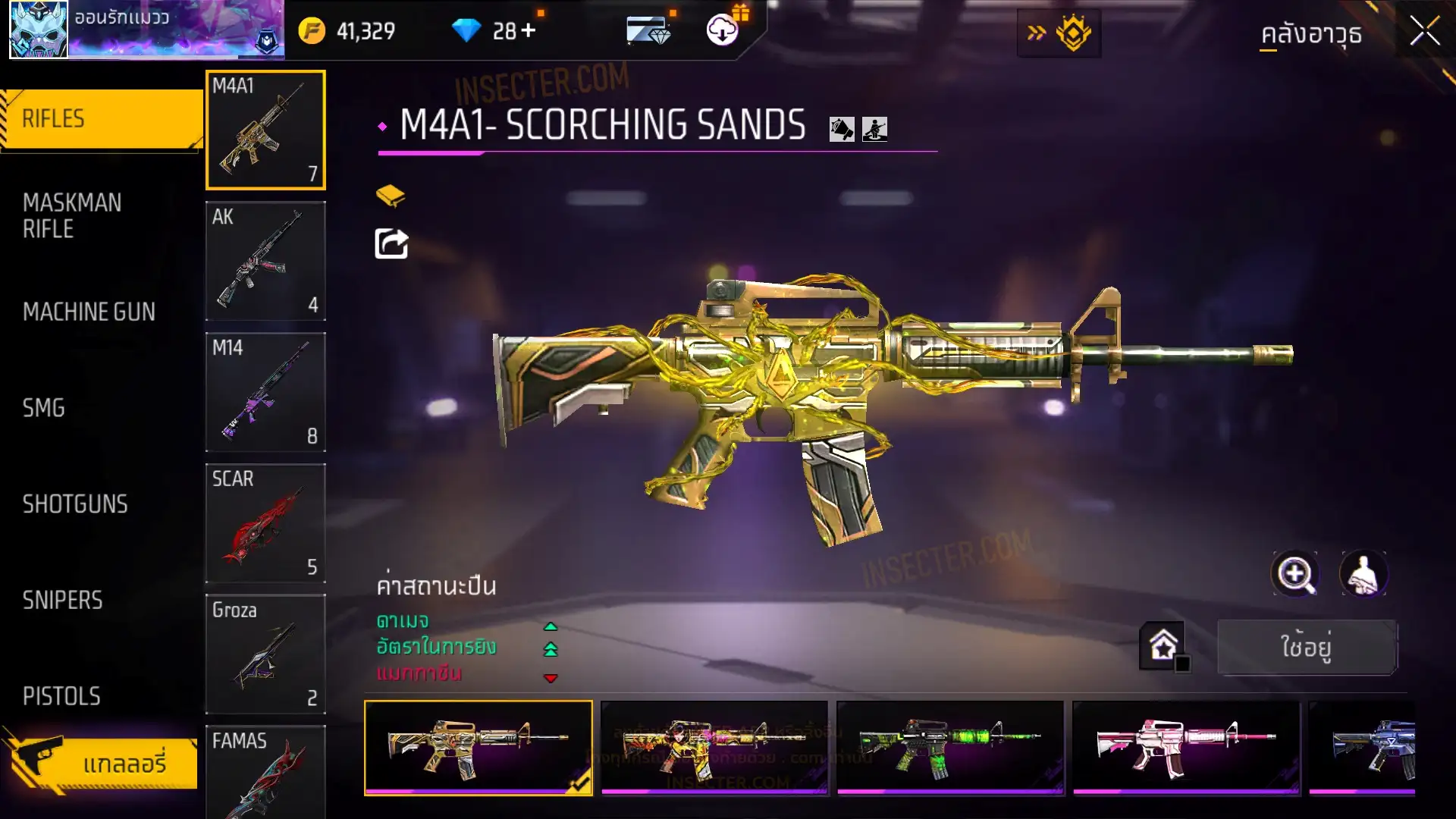Show the Shotguns category
Image resolution: width=1456 pixels, height=819 pixels.
point(75,504)
